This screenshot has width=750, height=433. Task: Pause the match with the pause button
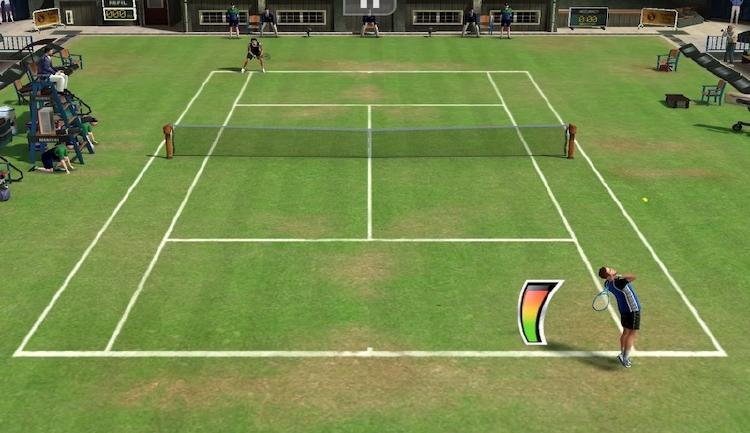tap(369, 6)
